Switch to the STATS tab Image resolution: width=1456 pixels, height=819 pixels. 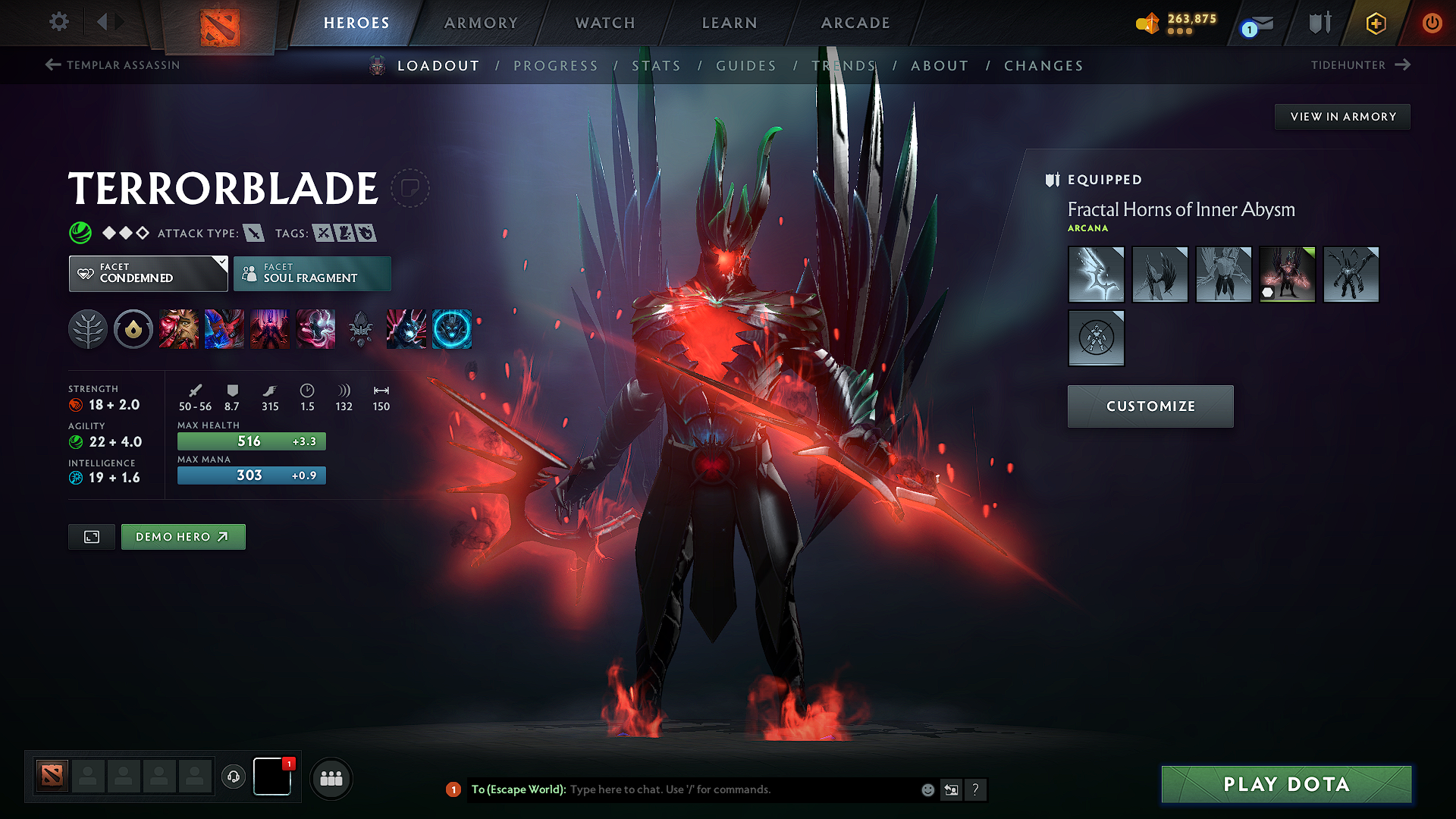(657, 65)
